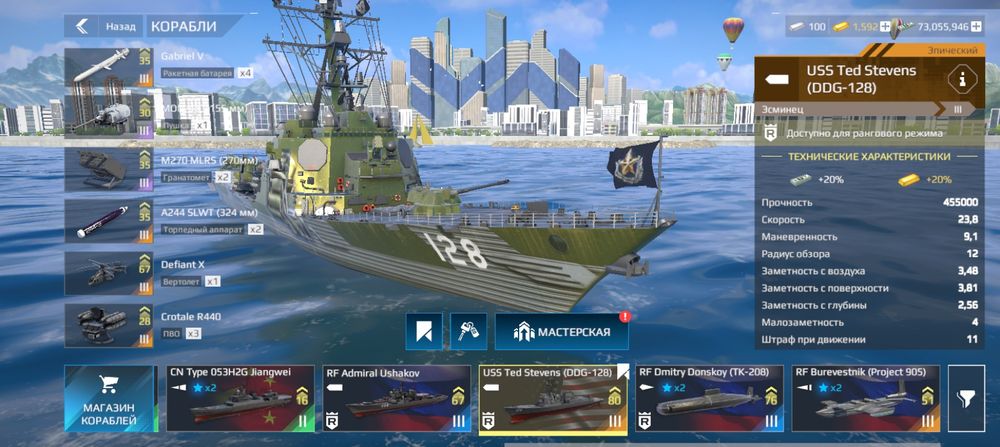The image size is (1000, 447).
Task: Add gold with the plus button
Action: pos(884,27)
